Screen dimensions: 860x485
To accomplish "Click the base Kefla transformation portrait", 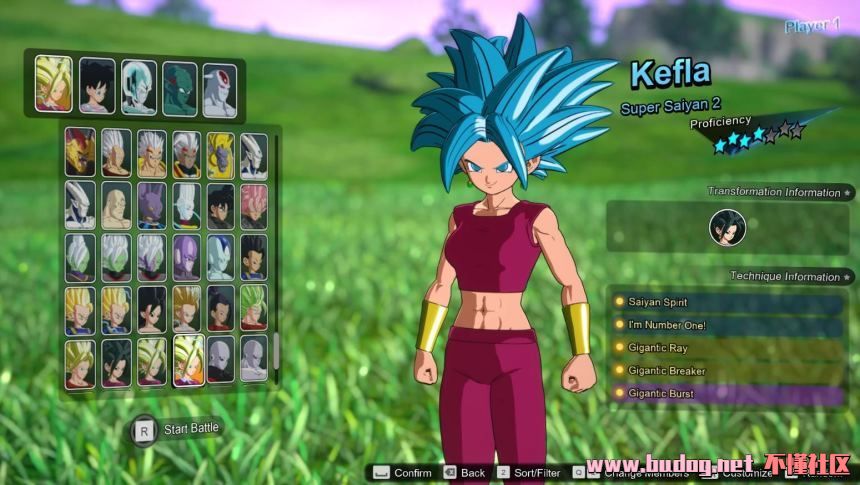I will (x=727, y=227).
